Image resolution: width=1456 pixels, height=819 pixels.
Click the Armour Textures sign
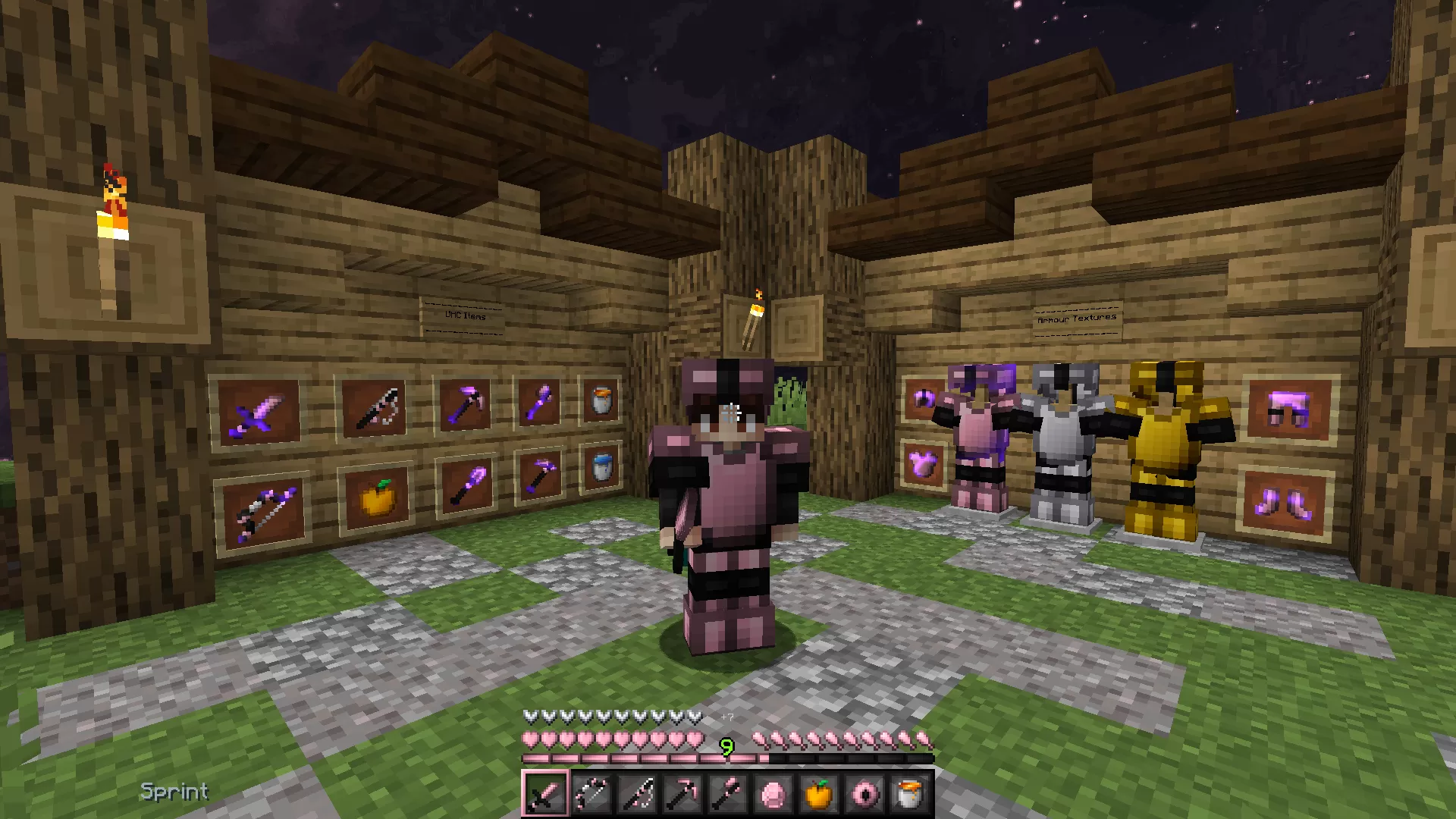1077,317
